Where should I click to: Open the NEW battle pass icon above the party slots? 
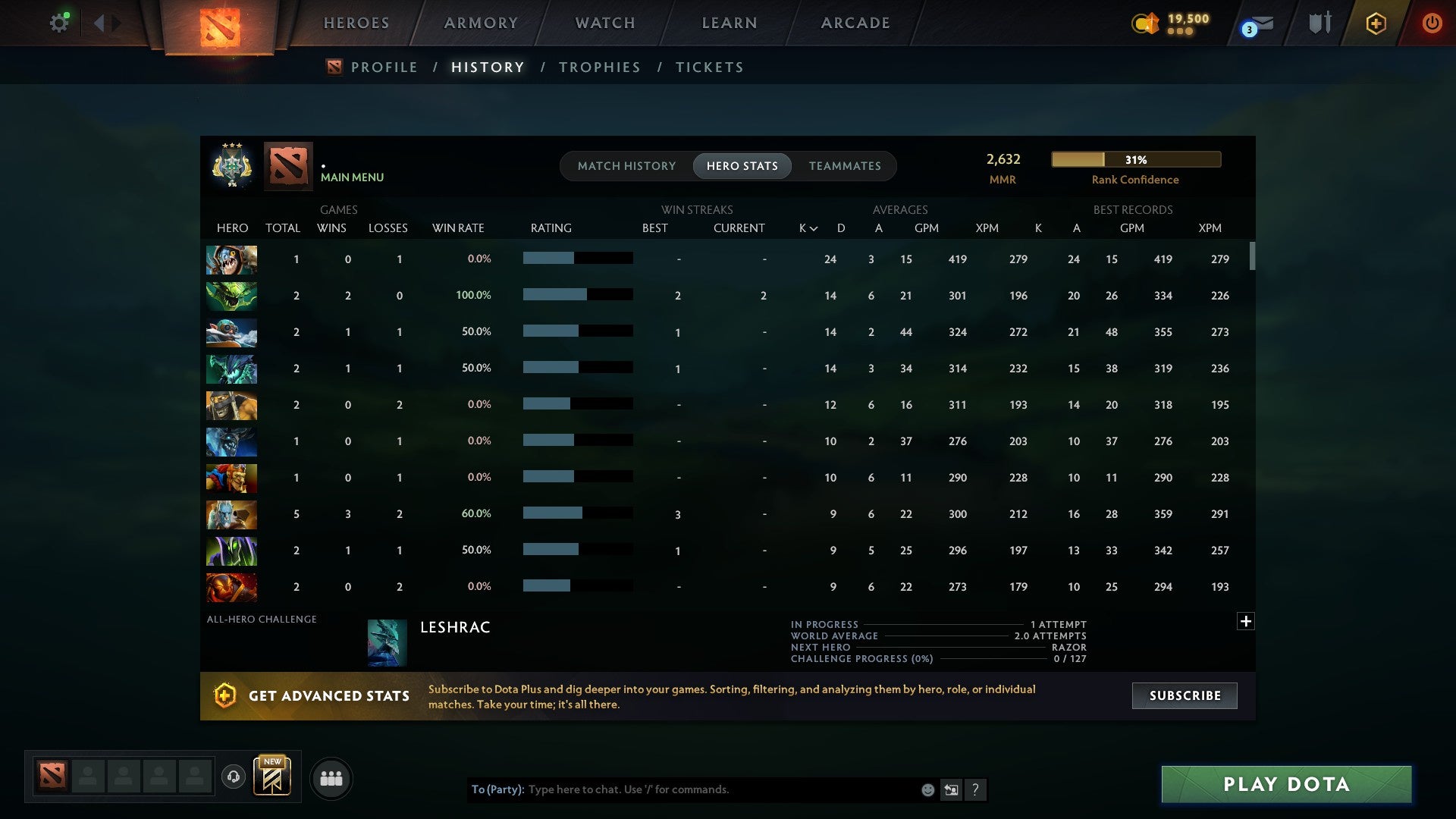pyautogui.click(x=272, y=777)
